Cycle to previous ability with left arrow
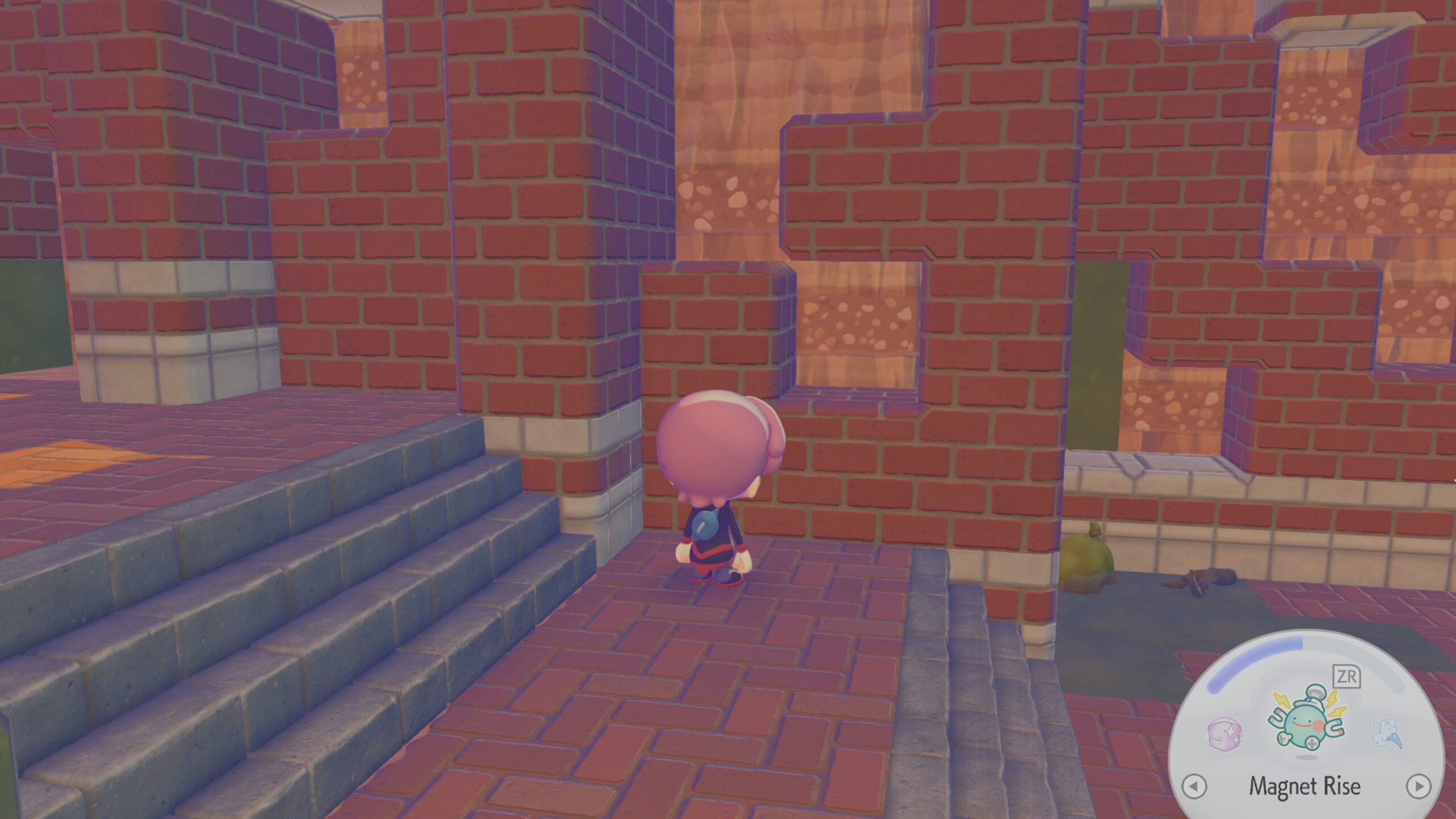 pyautogui.click(x=1194, y=787)
